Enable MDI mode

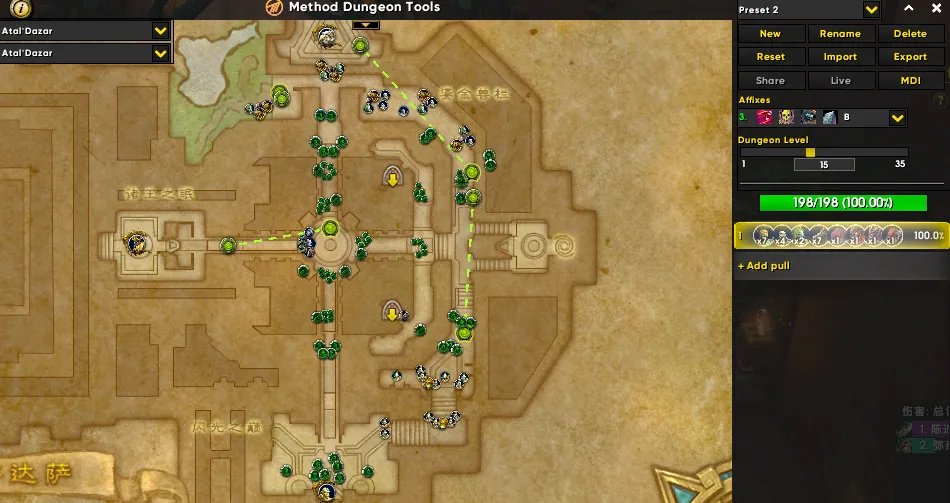click(910, 81)
